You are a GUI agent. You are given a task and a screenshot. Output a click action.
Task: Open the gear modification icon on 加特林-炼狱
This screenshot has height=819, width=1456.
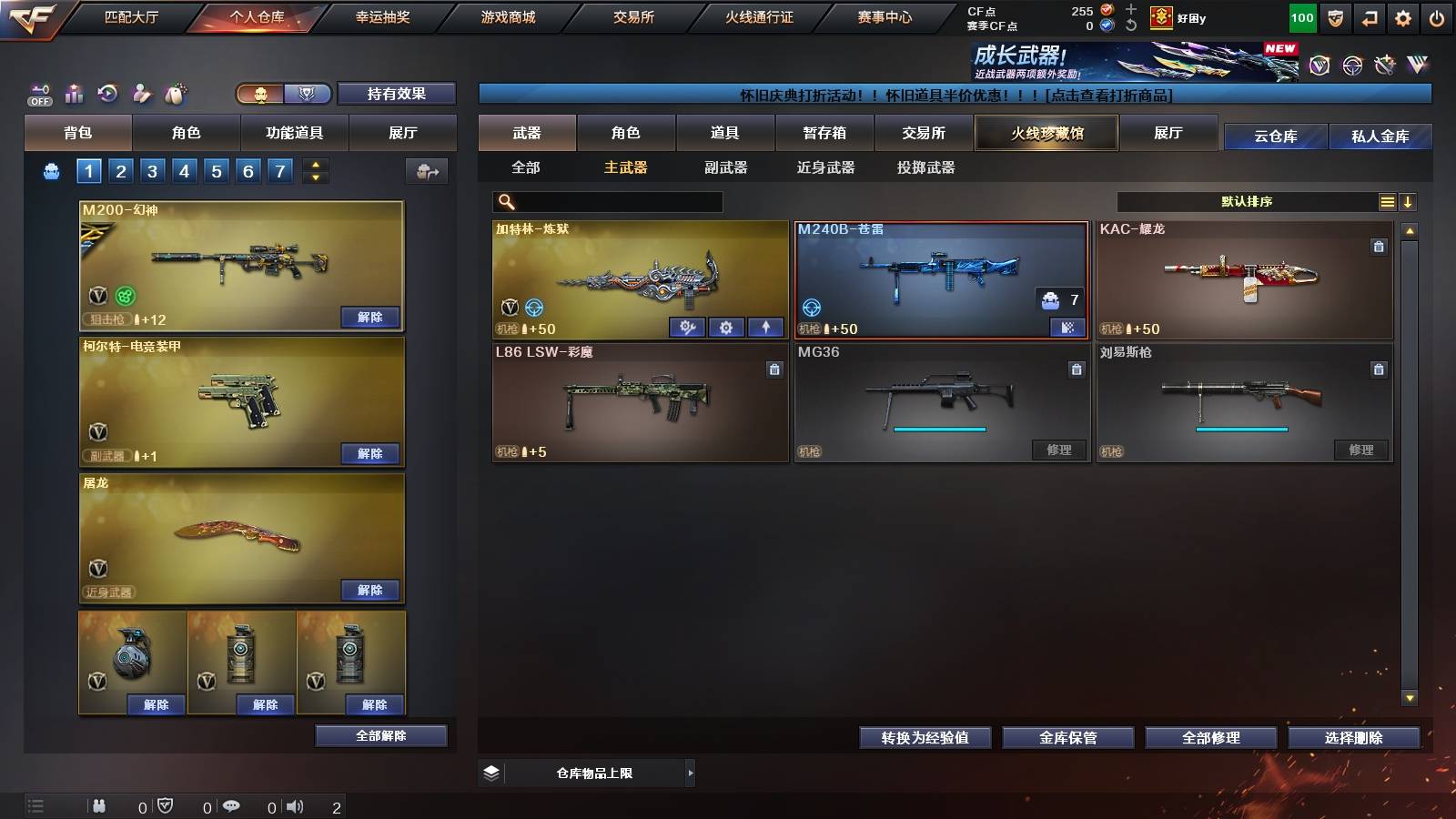coord(725,327)
